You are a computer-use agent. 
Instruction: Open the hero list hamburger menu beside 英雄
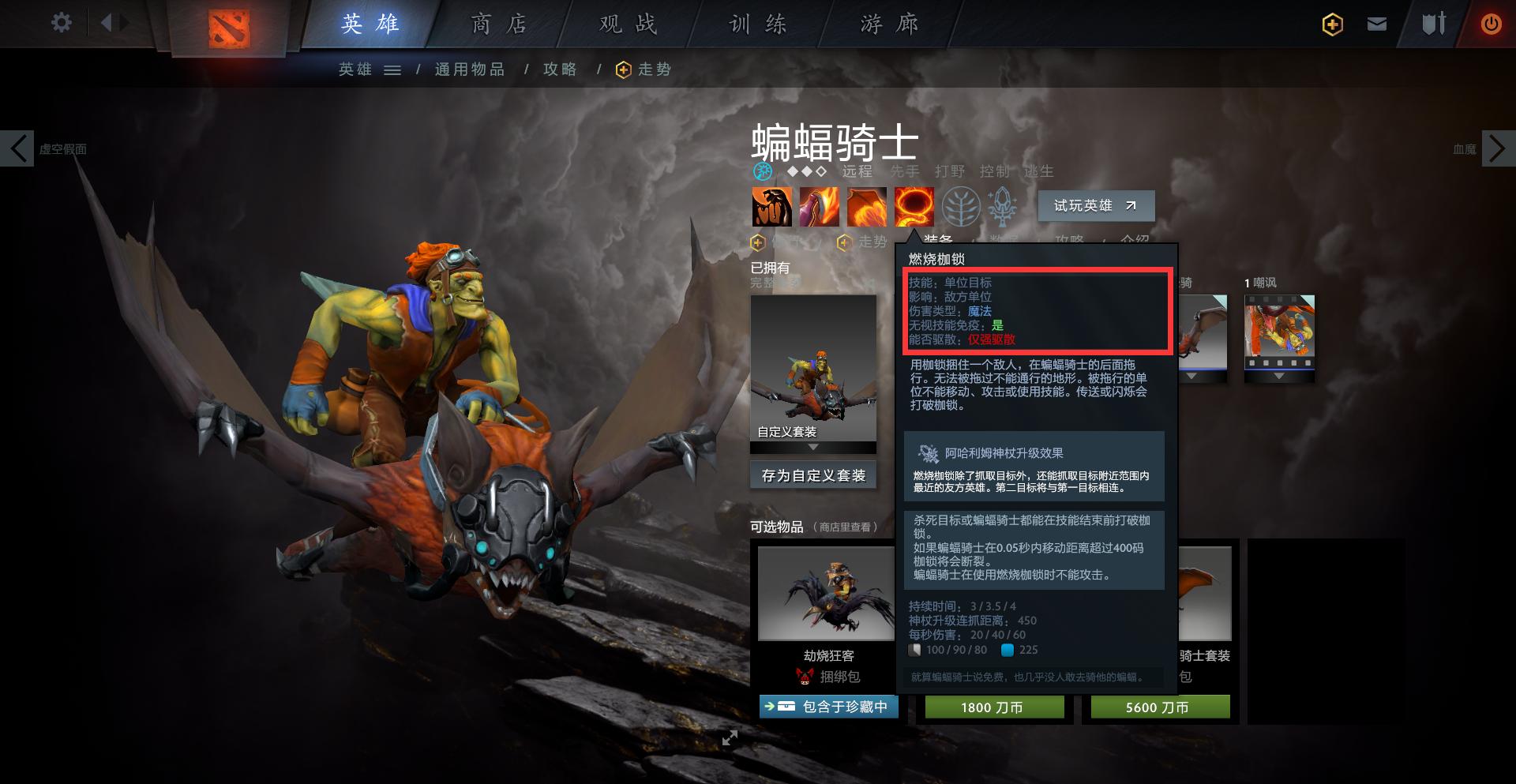tap(392, 69)
